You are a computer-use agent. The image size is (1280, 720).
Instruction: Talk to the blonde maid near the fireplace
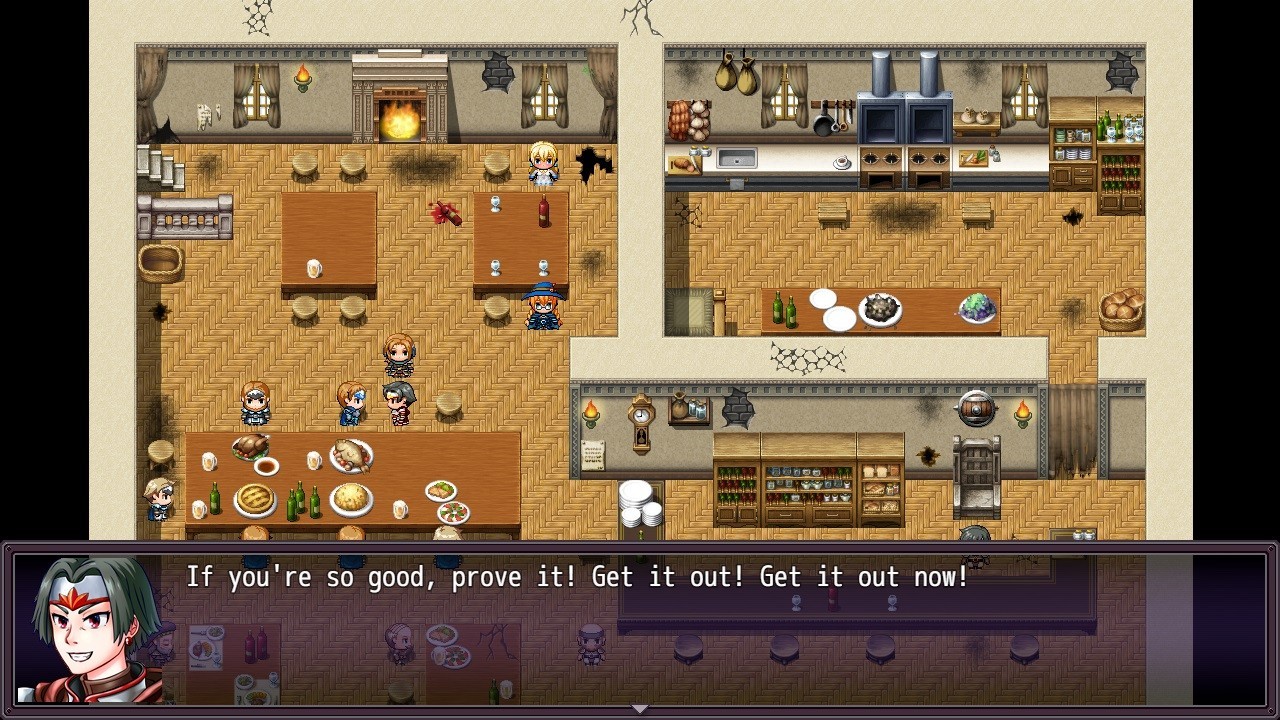540,165
